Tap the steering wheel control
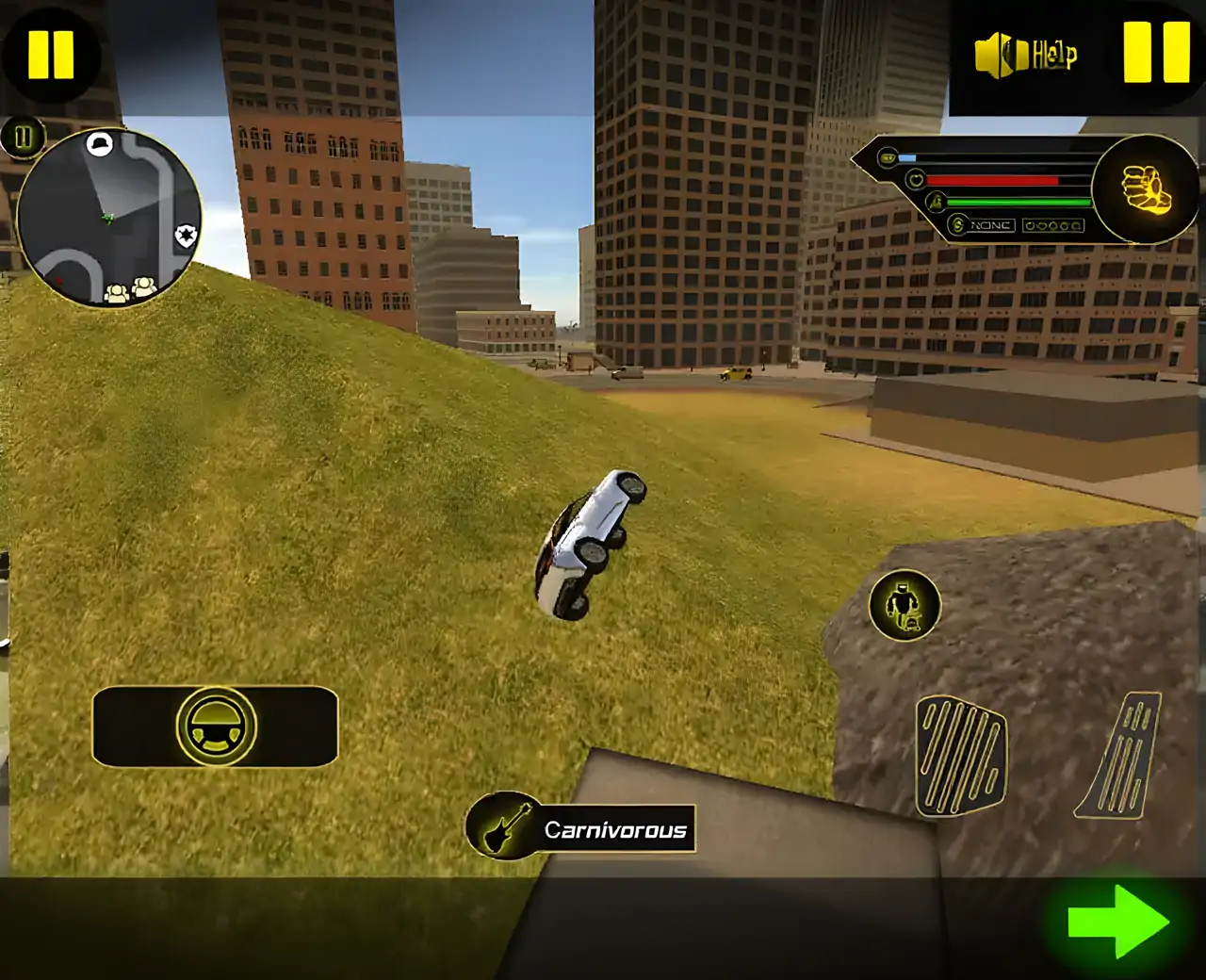 pyautogui.click(x=216, y=727)
